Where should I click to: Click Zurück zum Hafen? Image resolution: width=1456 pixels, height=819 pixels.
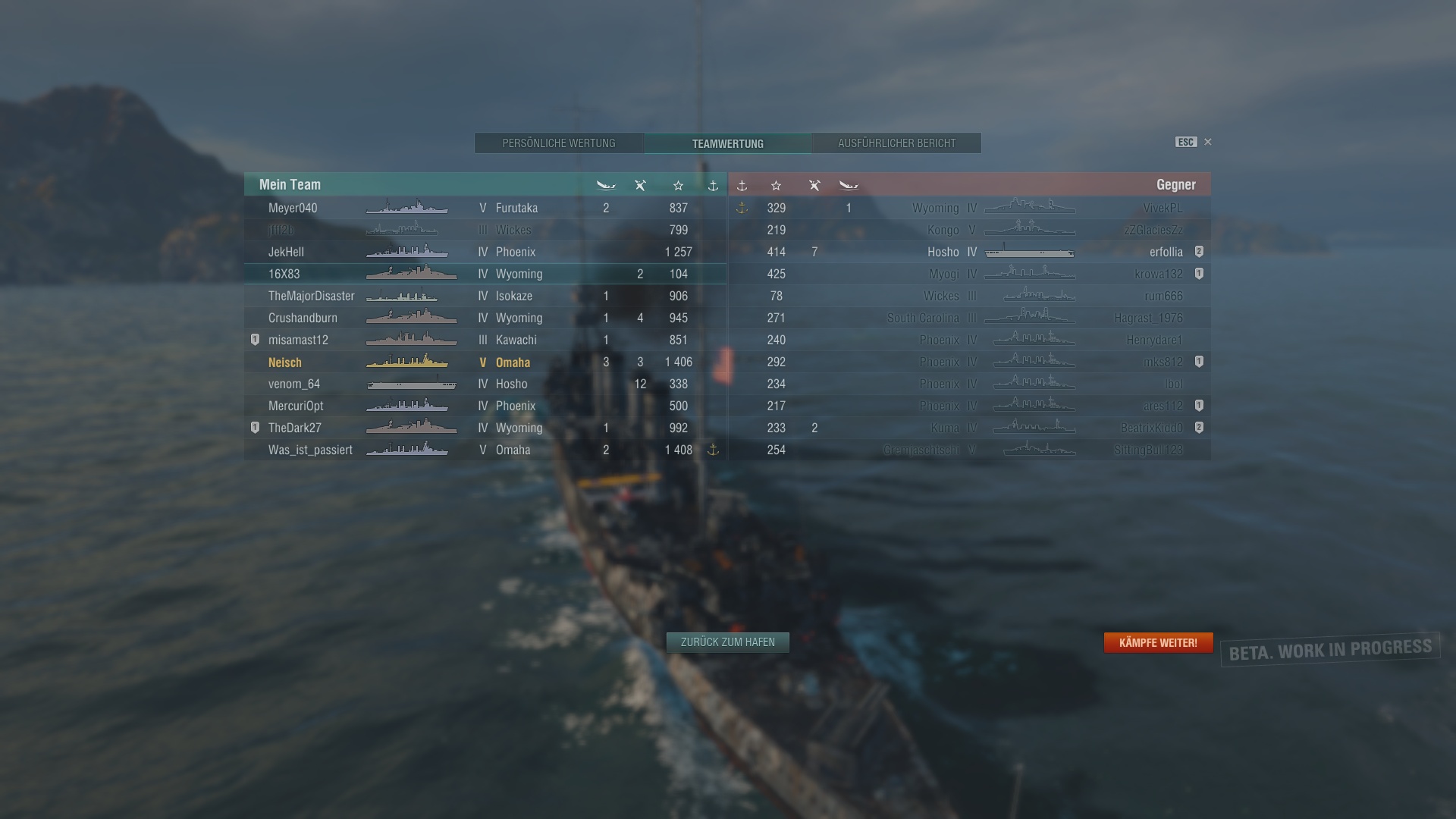coord(727,642)
